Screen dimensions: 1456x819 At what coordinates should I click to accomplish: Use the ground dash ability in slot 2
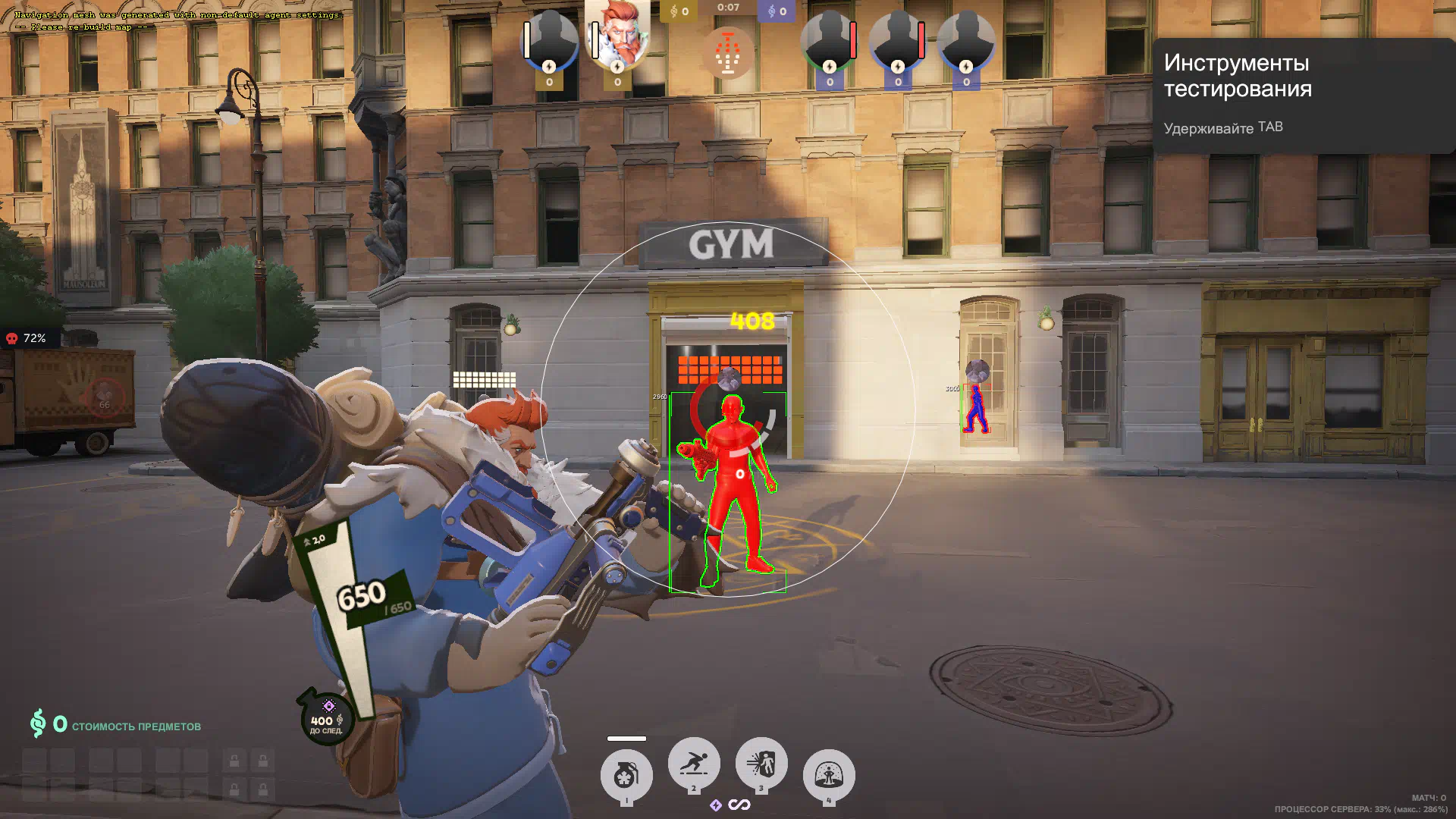pyautogui.click(x=693, y=763)
